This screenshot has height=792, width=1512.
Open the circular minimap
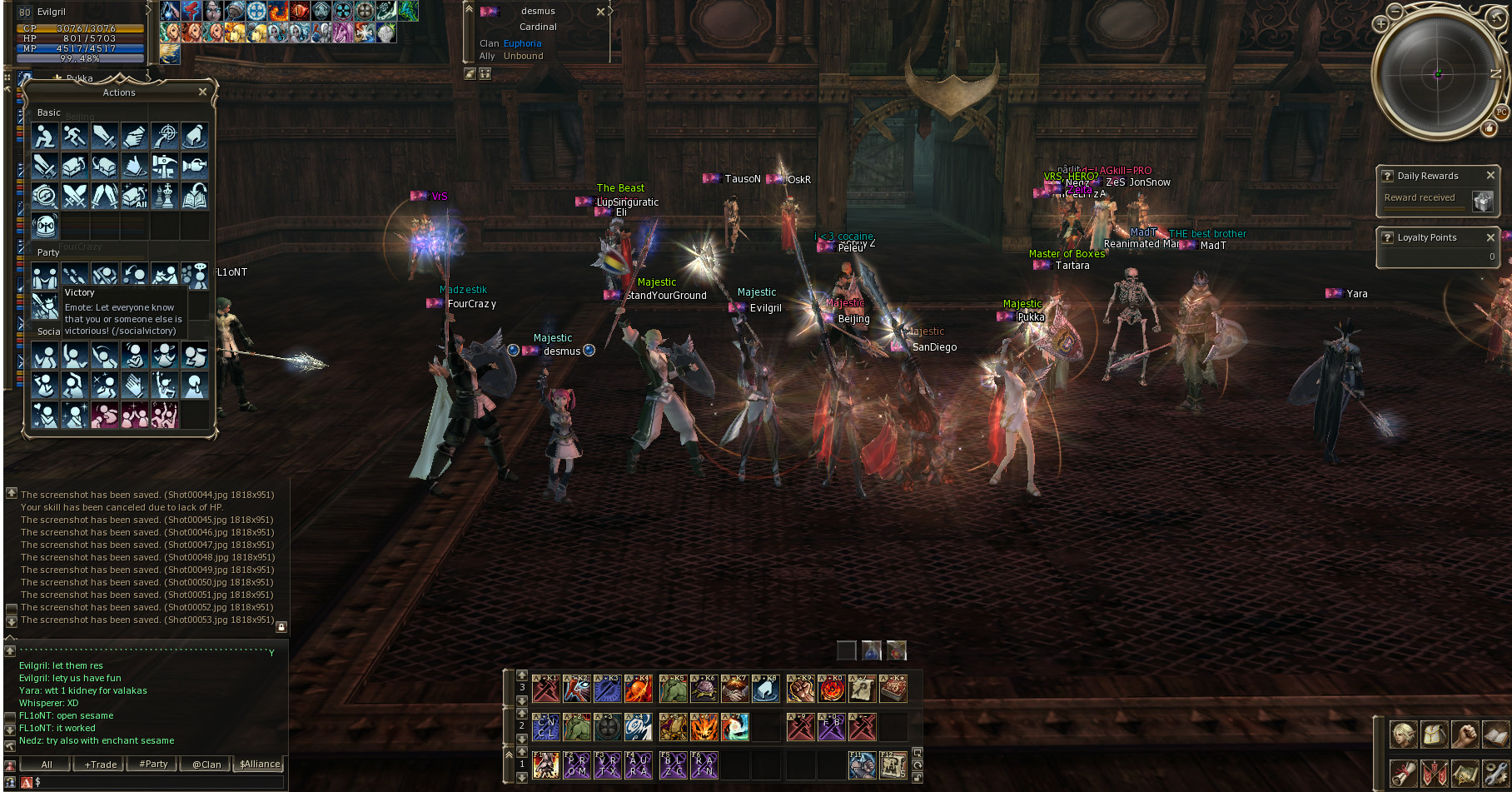[x=1437, y=74]
